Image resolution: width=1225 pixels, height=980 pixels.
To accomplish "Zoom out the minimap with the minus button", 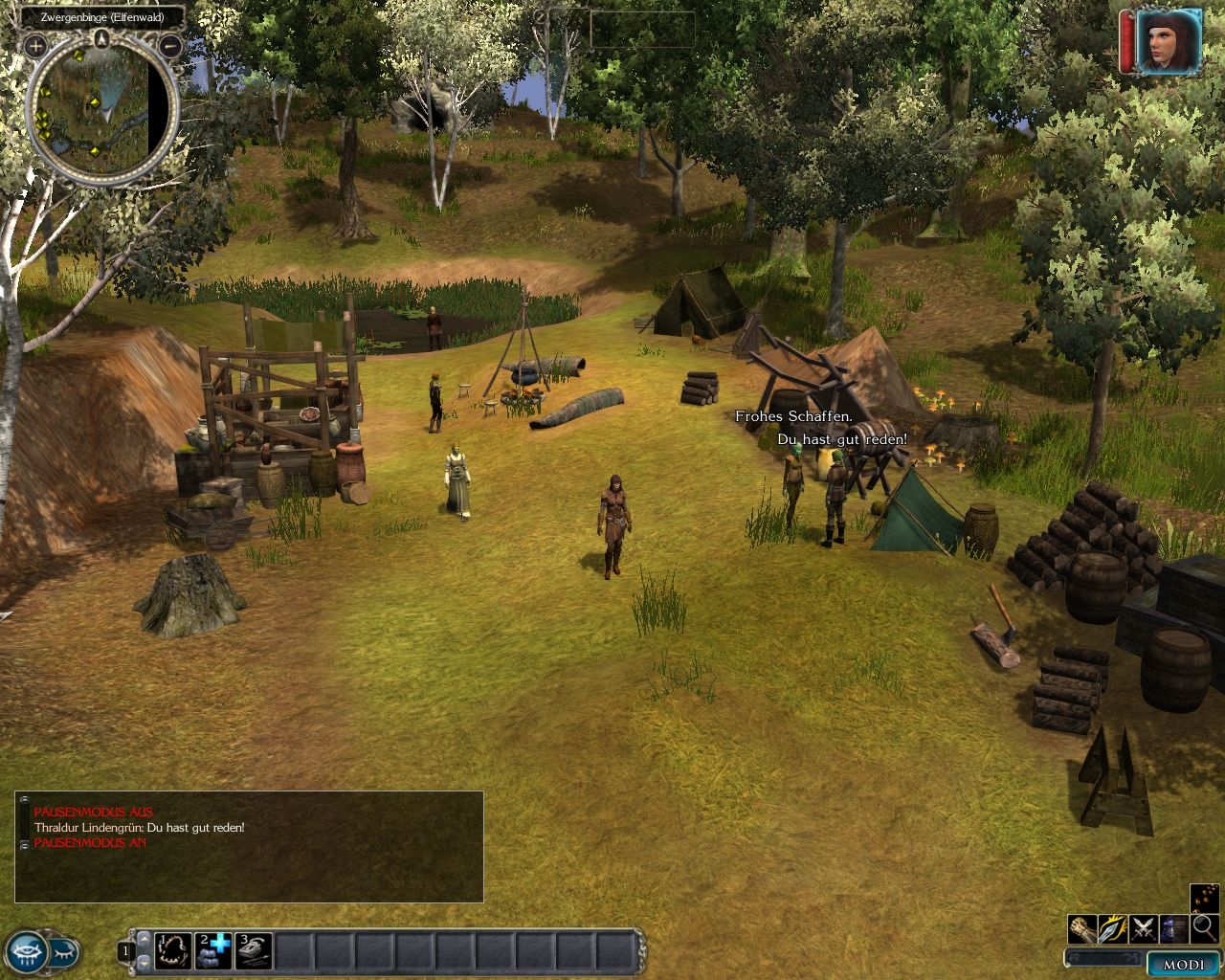I will click(x=169, y=45).
